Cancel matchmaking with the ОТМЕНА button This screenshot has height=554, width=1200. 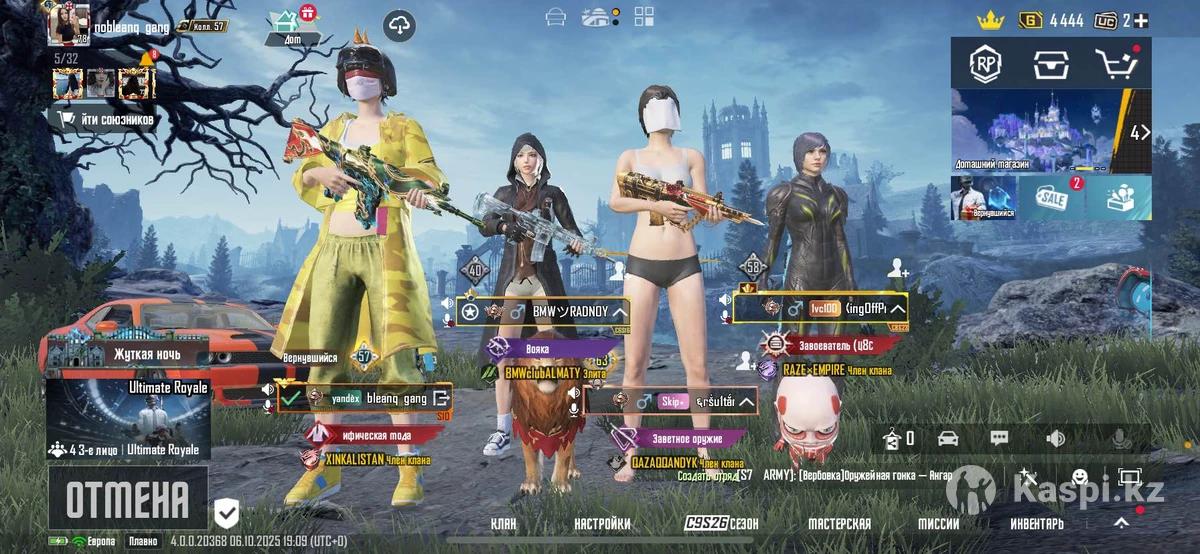(x=126, y=497)
